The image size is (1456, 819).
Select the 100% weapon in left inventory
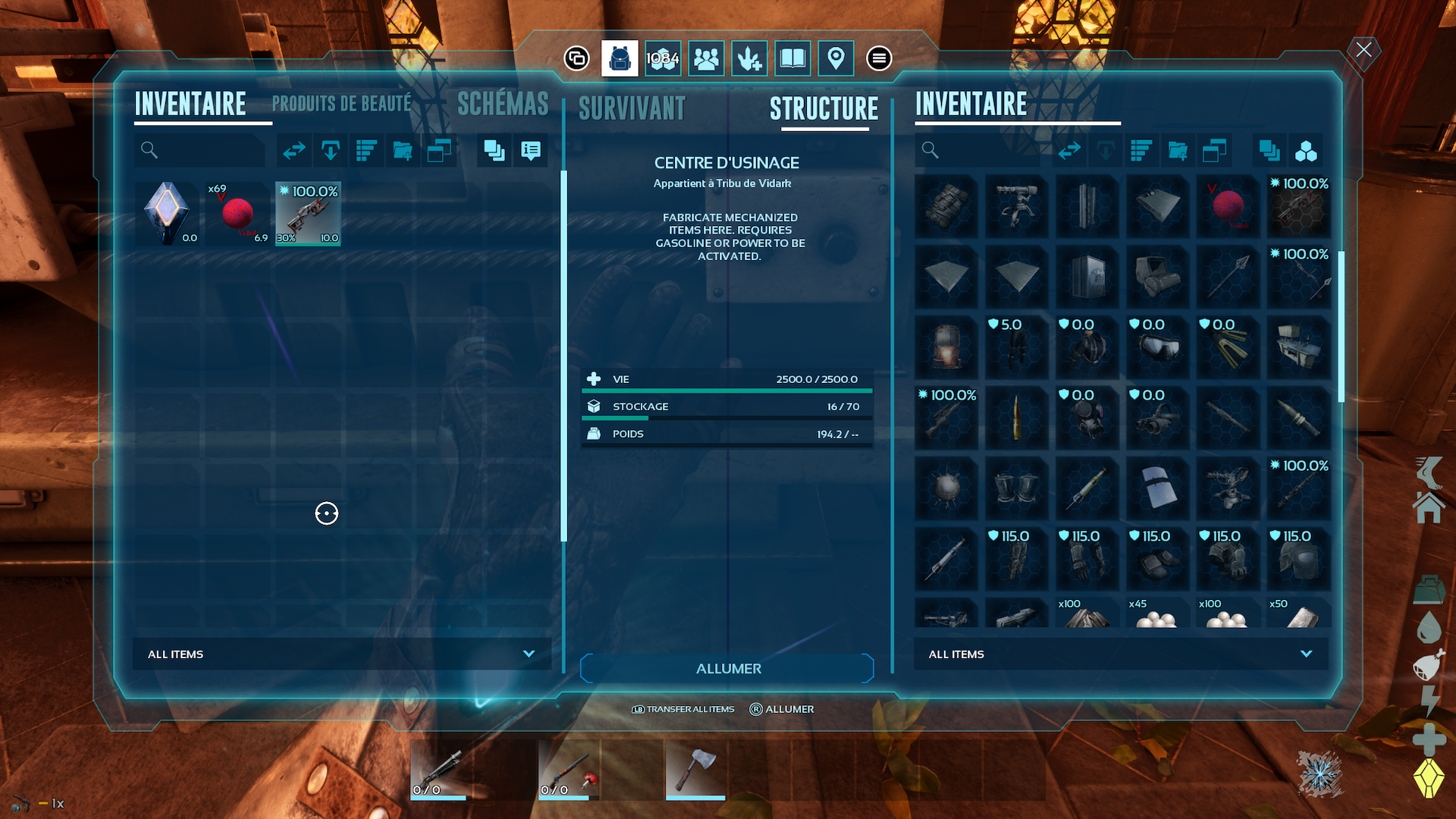point(308,213)
